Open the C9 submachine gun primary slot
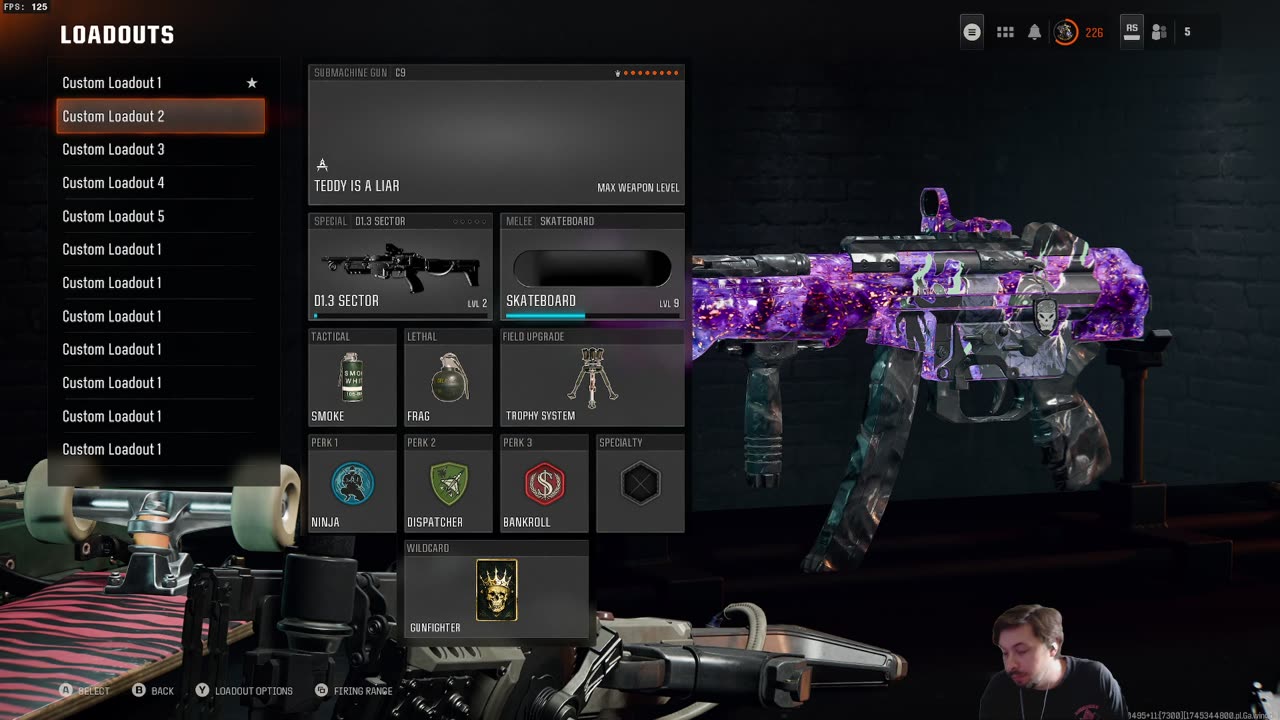The image size is (1280, 720). click(496, 135)
